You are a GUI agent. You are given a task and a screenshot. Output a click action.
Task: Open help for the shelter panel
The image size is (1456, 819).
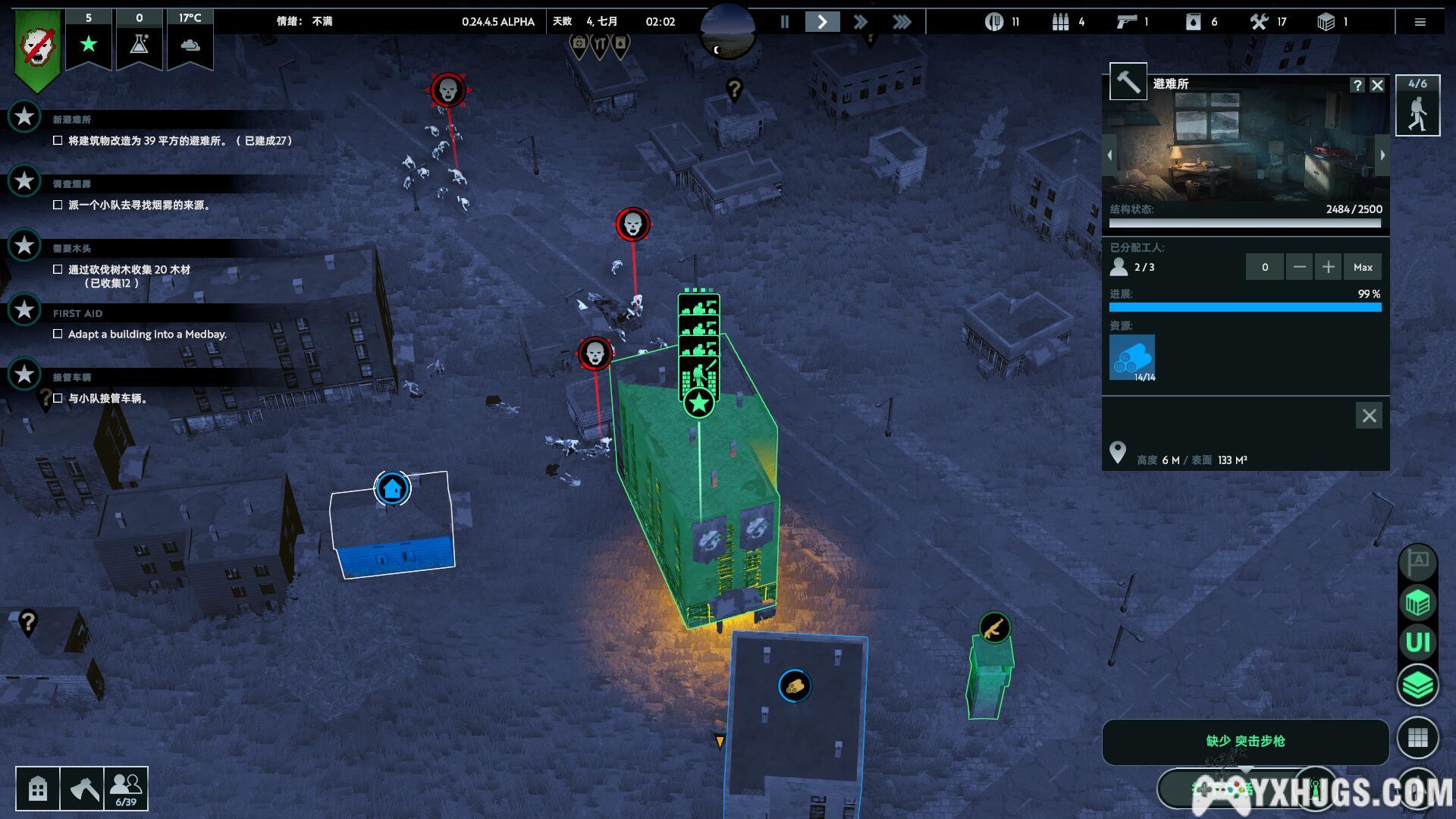click(1357, 85)
